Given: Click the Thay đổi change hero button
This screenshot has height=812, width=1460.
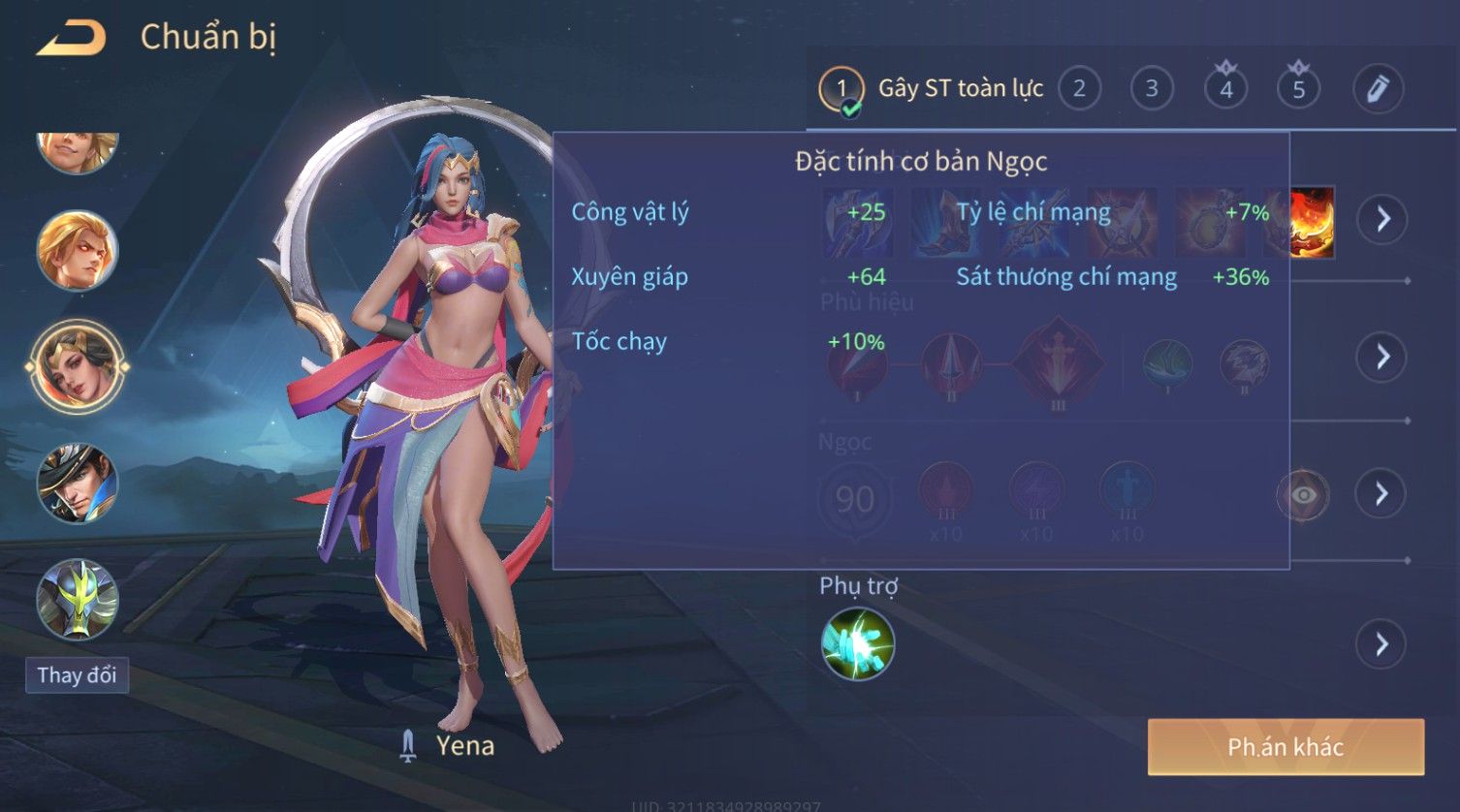Looking at the screenshot, I should pos(77,675).
